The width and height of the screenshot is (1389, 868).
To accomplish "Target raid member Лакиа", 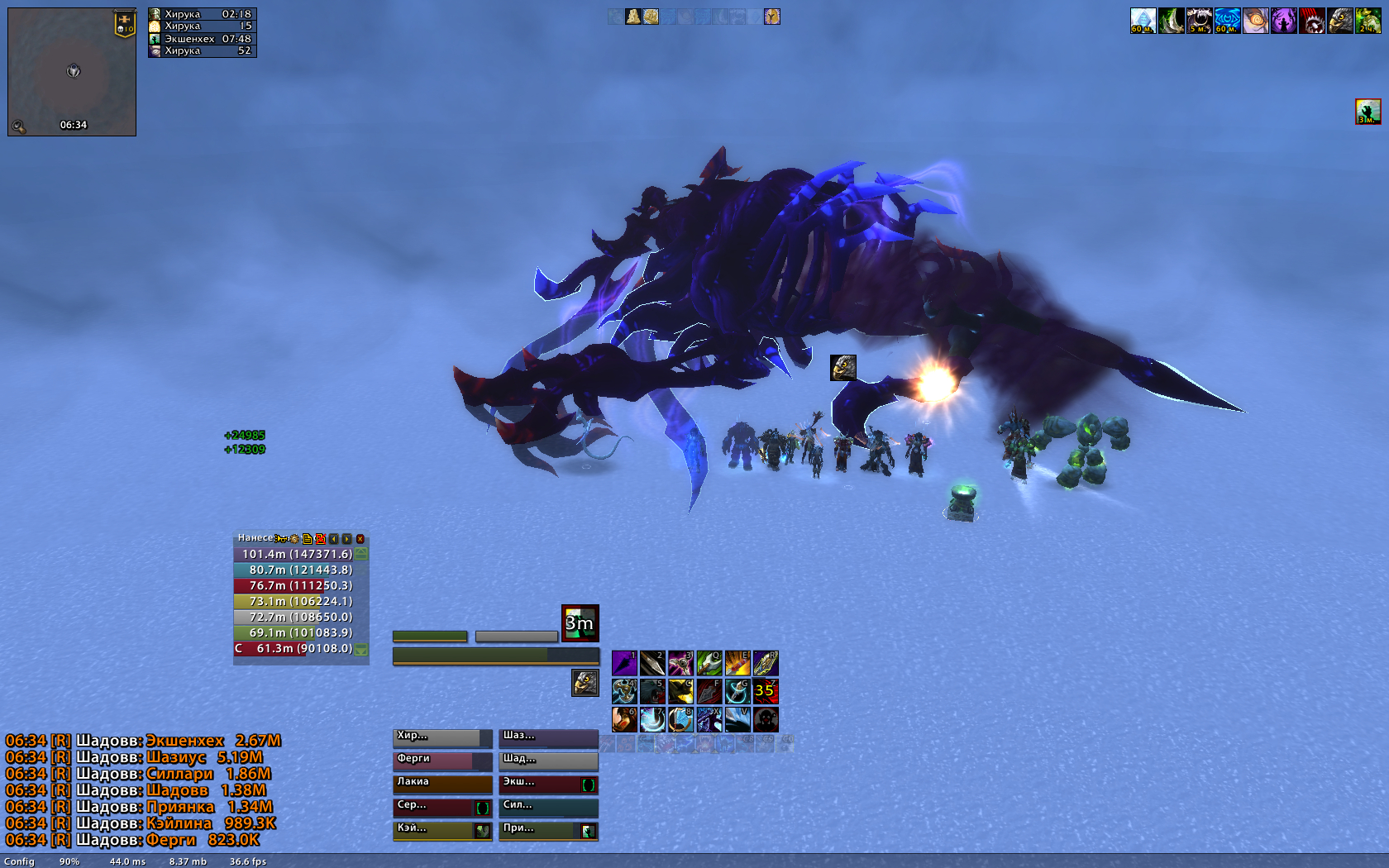I will coord(442,784).
